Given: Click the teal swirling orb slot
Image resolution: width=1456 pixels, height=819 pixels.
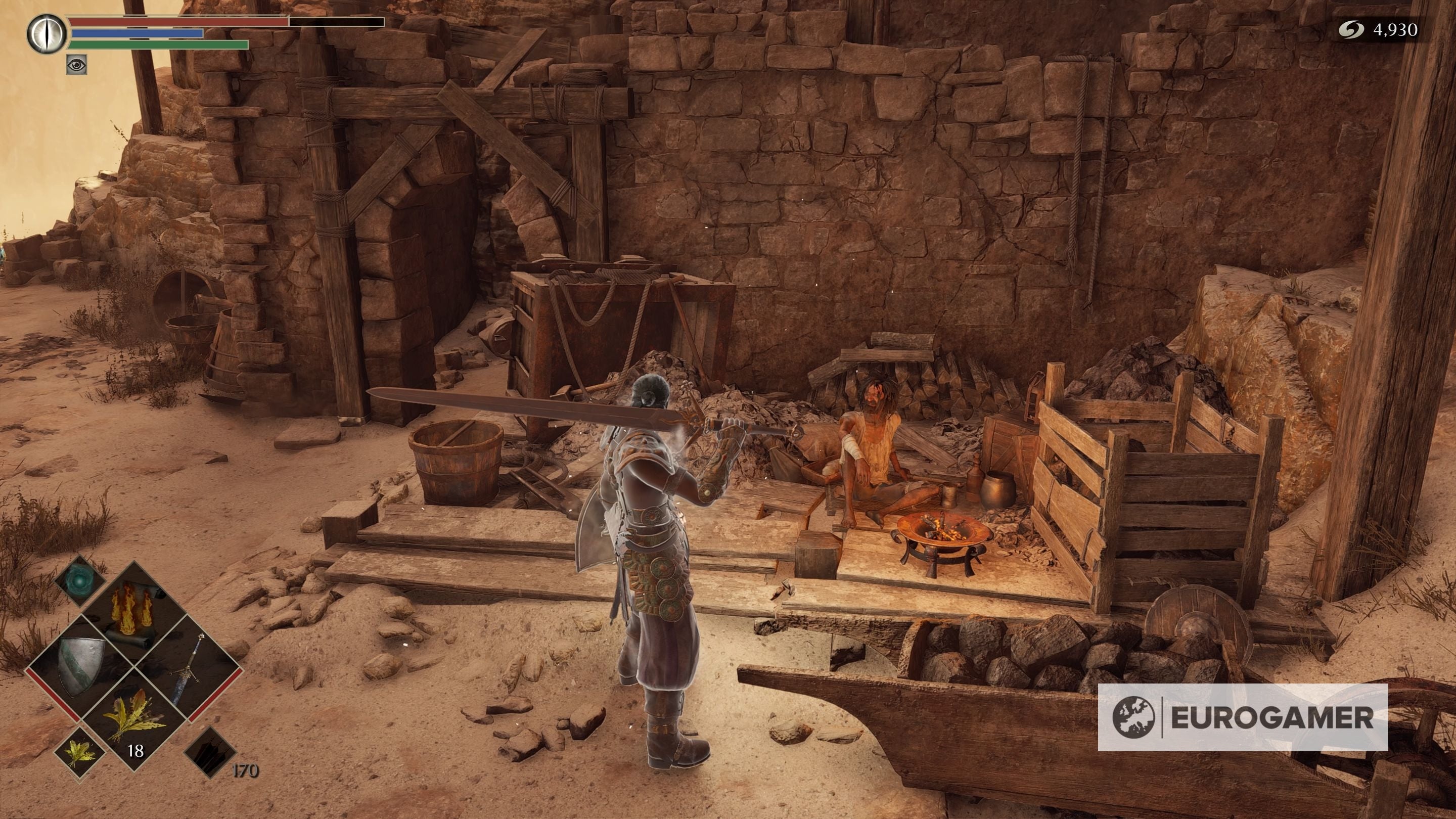Looking at the screenshot, I should click(x=81, y=581).
